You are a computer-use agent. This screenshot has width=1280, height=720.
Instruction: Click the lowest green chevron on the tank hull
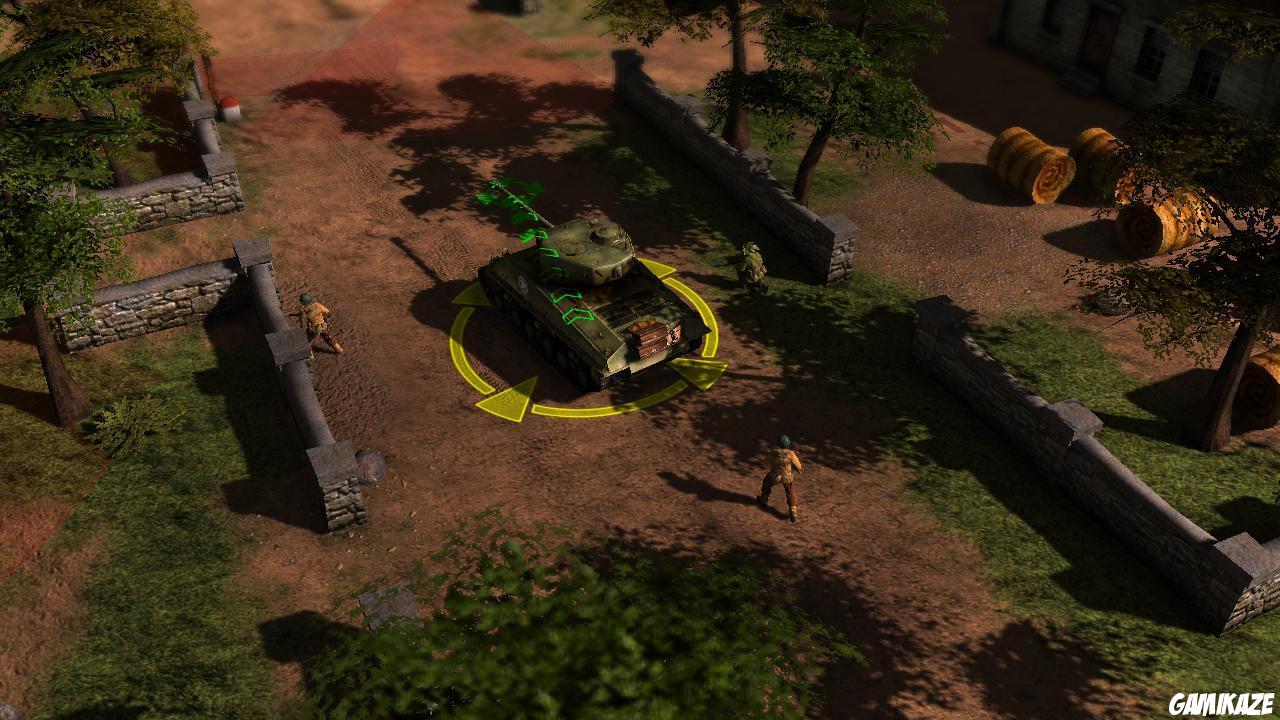coord(576,317)
